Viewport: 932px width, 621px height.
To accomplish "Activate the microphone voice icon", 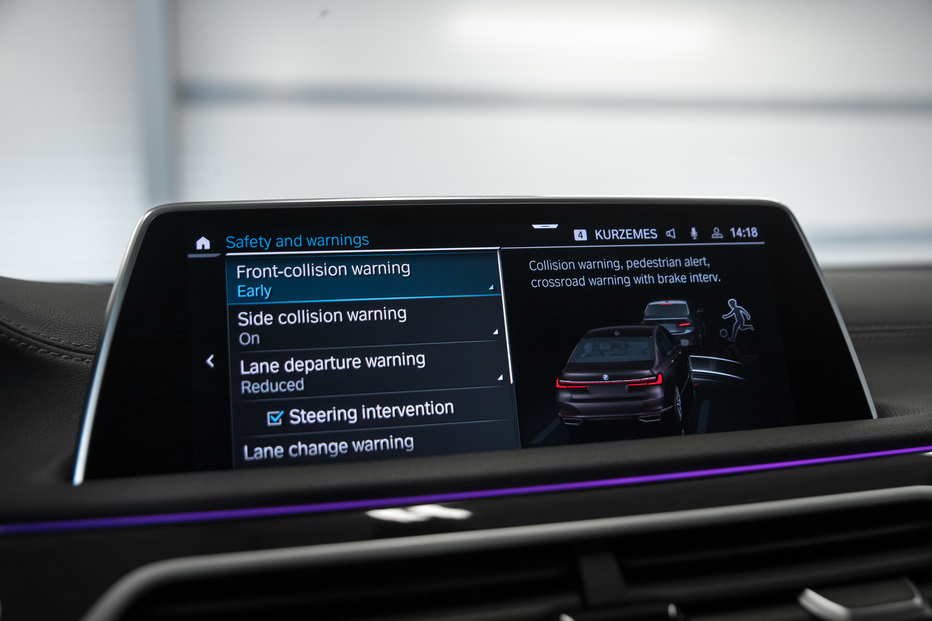I will coord(694,233).
